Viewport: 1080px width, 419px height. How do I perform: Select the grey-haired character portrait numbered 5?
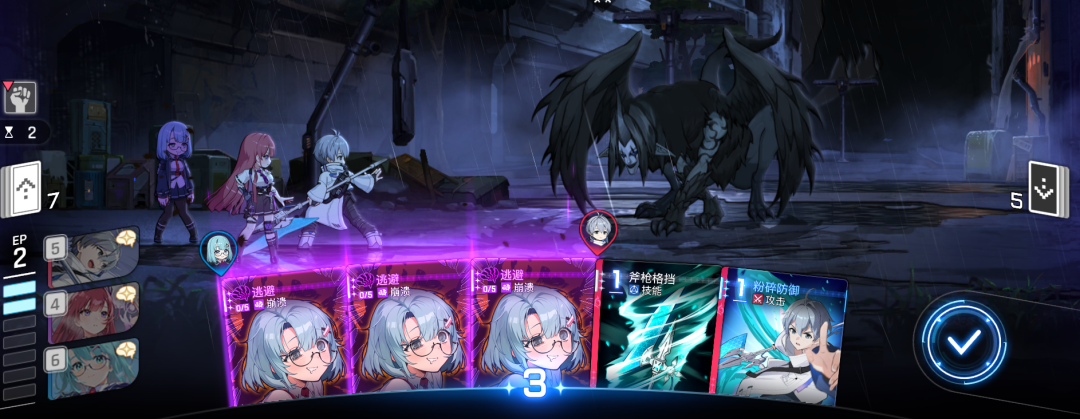(92, 258)
